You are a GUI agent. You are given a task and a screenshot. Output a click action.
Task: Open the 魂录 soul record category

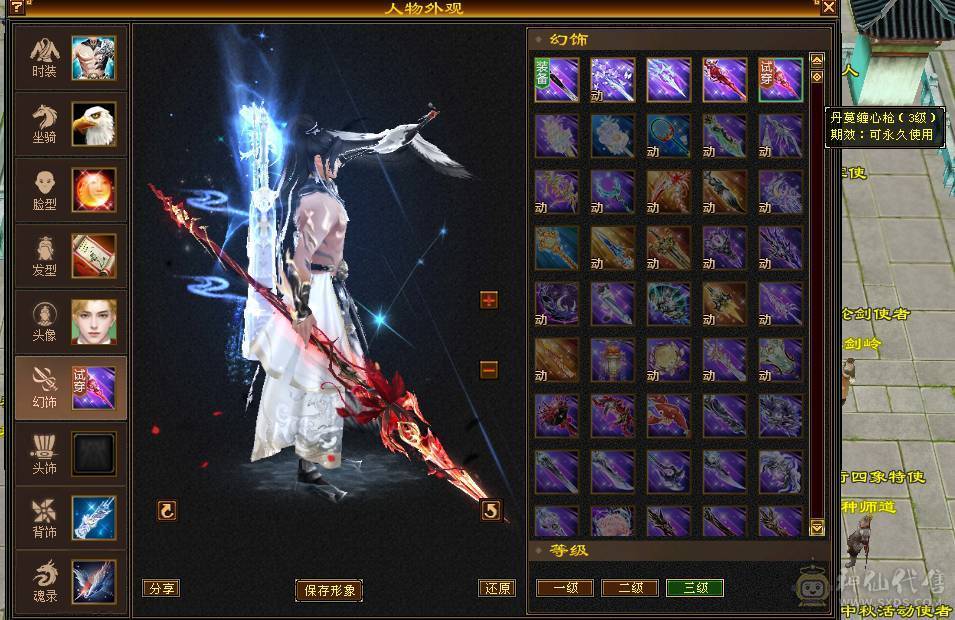coord(71,582)
